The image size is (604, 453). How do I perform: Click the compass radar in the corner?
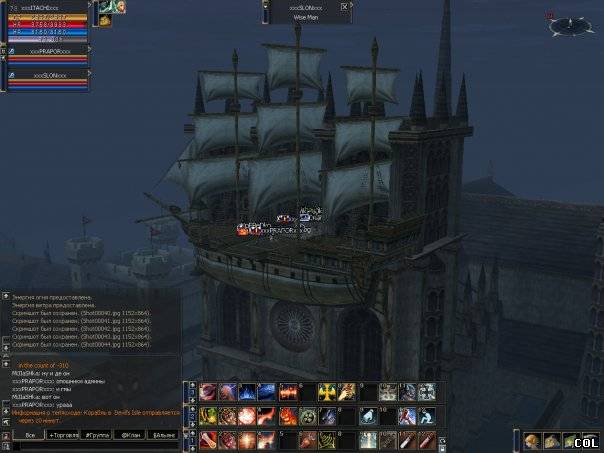(x=569, y=24)
